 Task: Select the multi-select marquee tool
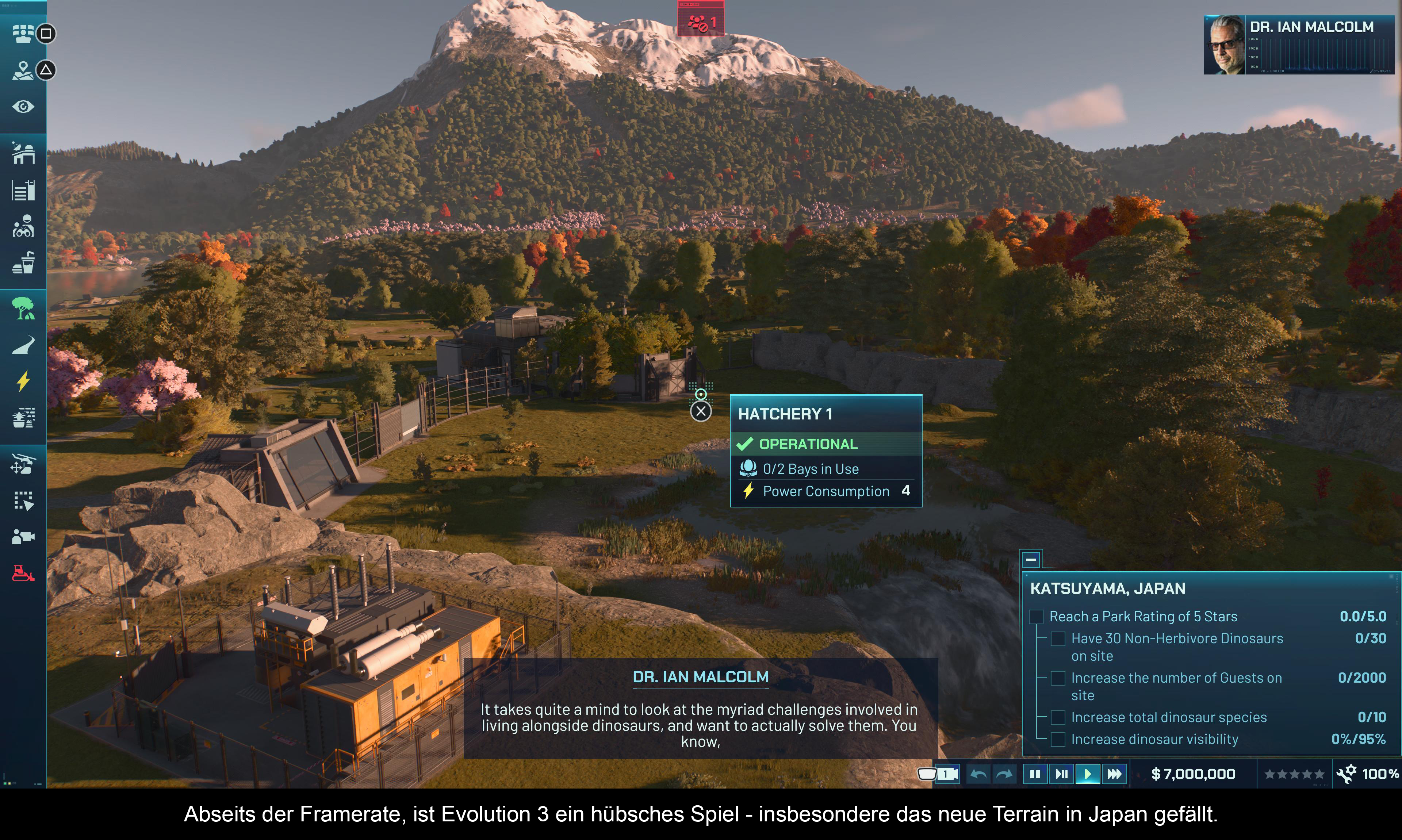pos(23,500)
